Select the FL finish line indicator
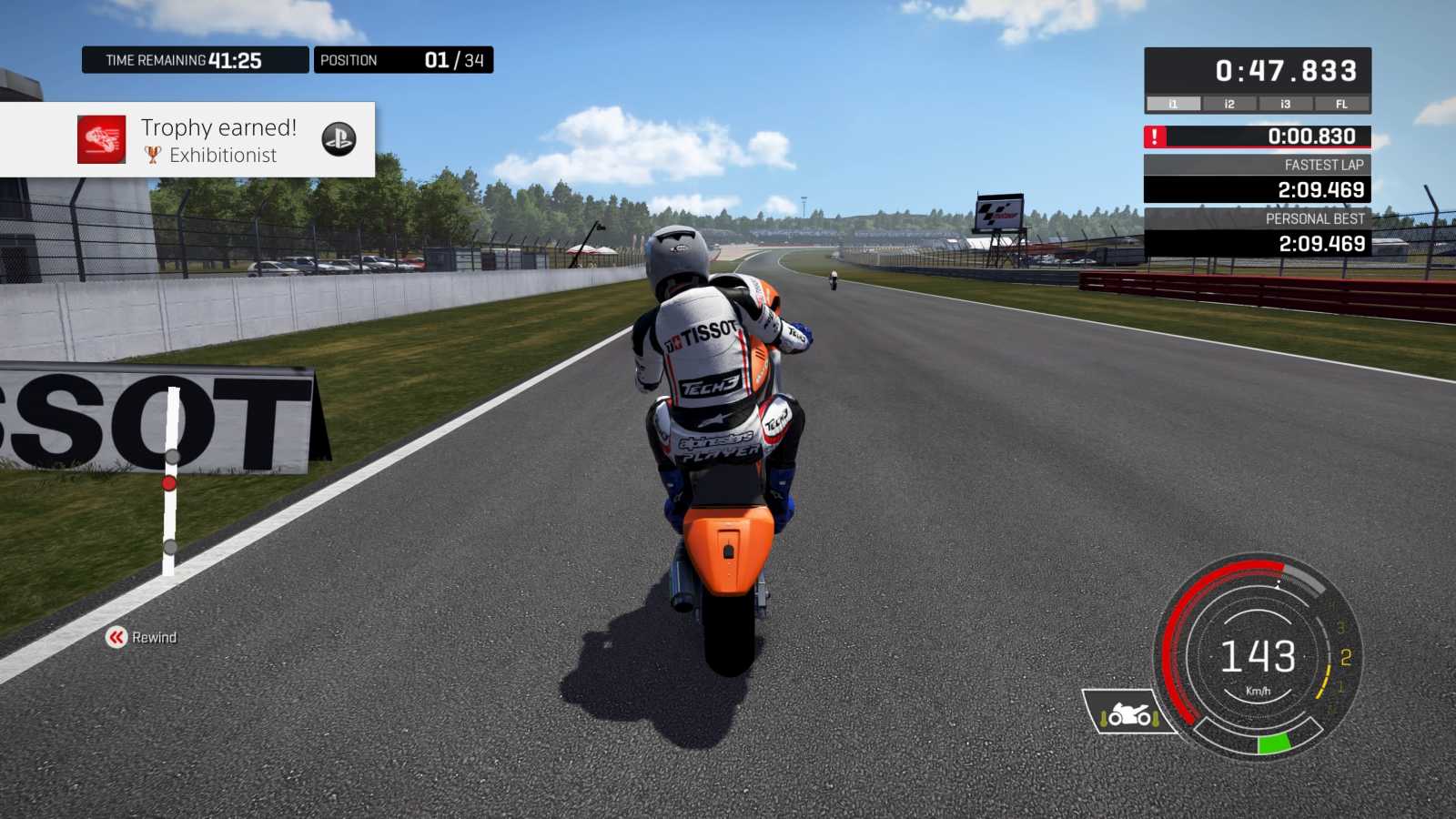This screenshot has height=819, width=1456. pyautogui.click(x=1341, y=104)
